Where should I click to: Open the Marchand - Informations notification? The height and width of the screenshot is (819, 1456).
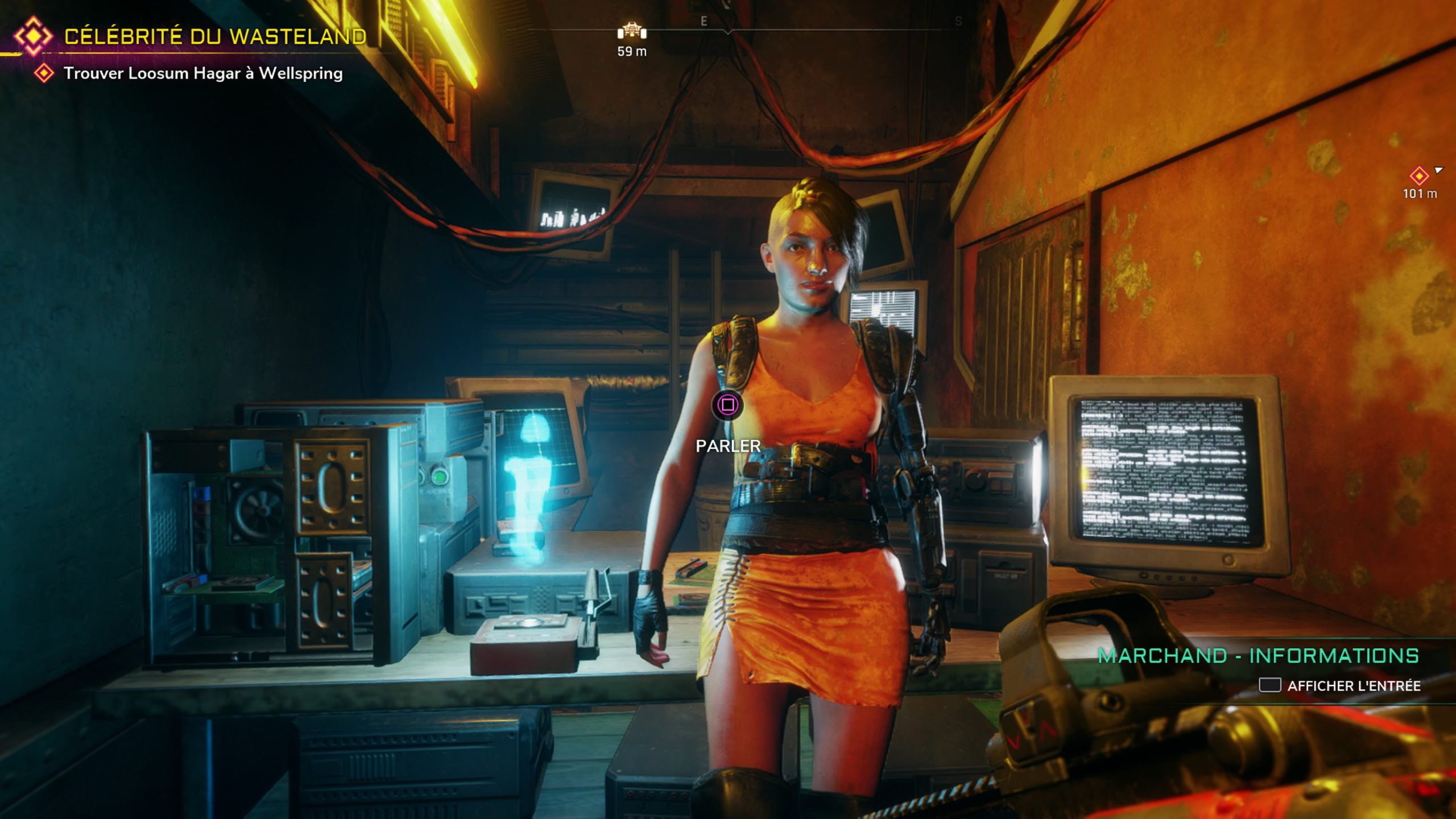coord(1258,656)
